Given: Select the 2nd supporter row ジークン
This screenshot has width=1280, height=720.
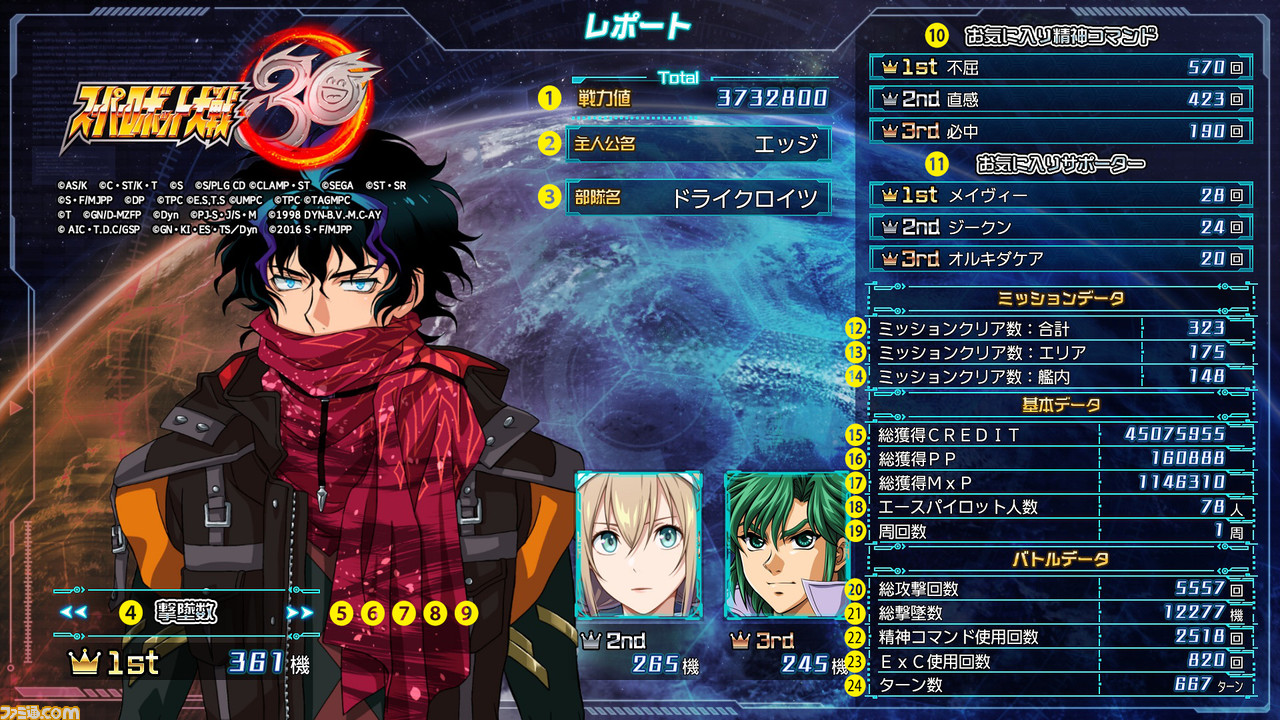Looking at the screenshot, I should (1061, 227).
